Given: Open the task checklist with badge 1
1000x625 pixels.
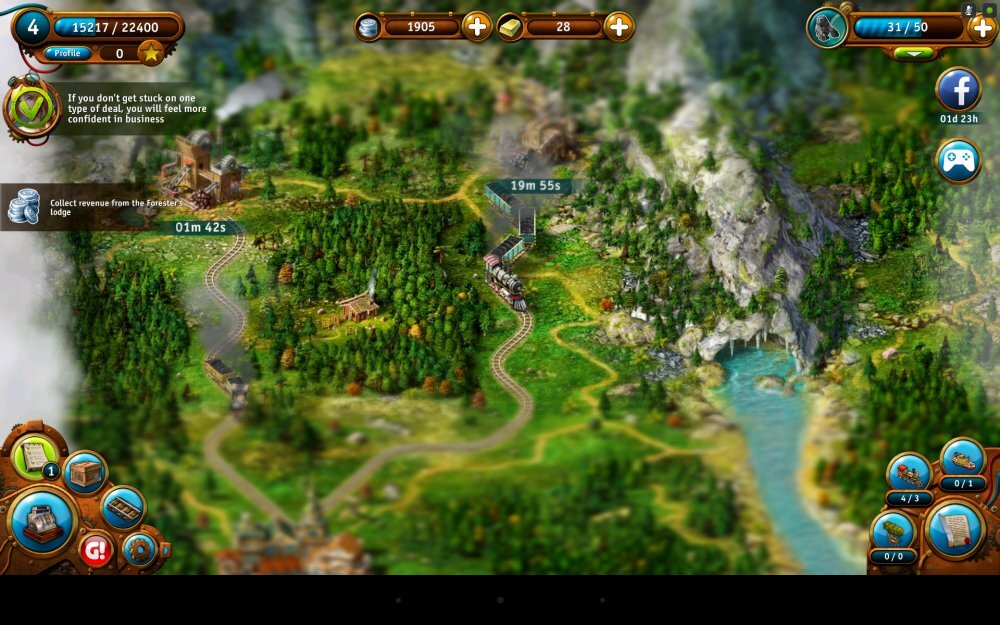Looking at the screenshot, I should pyautogui.click(x=34, y=456).
